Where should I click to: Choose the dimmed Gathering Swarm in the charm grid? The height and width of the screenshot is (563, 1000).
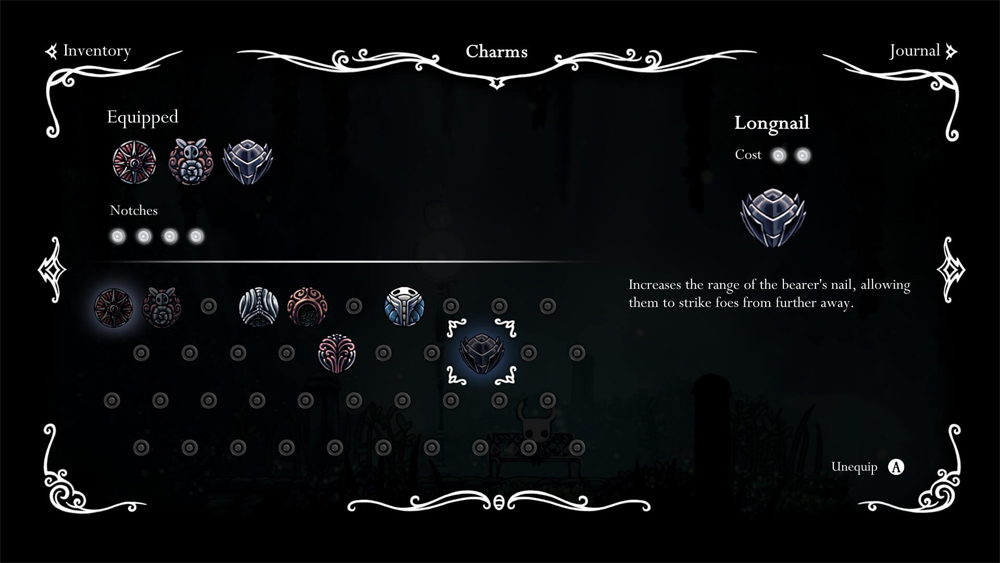tap(160, 306)
